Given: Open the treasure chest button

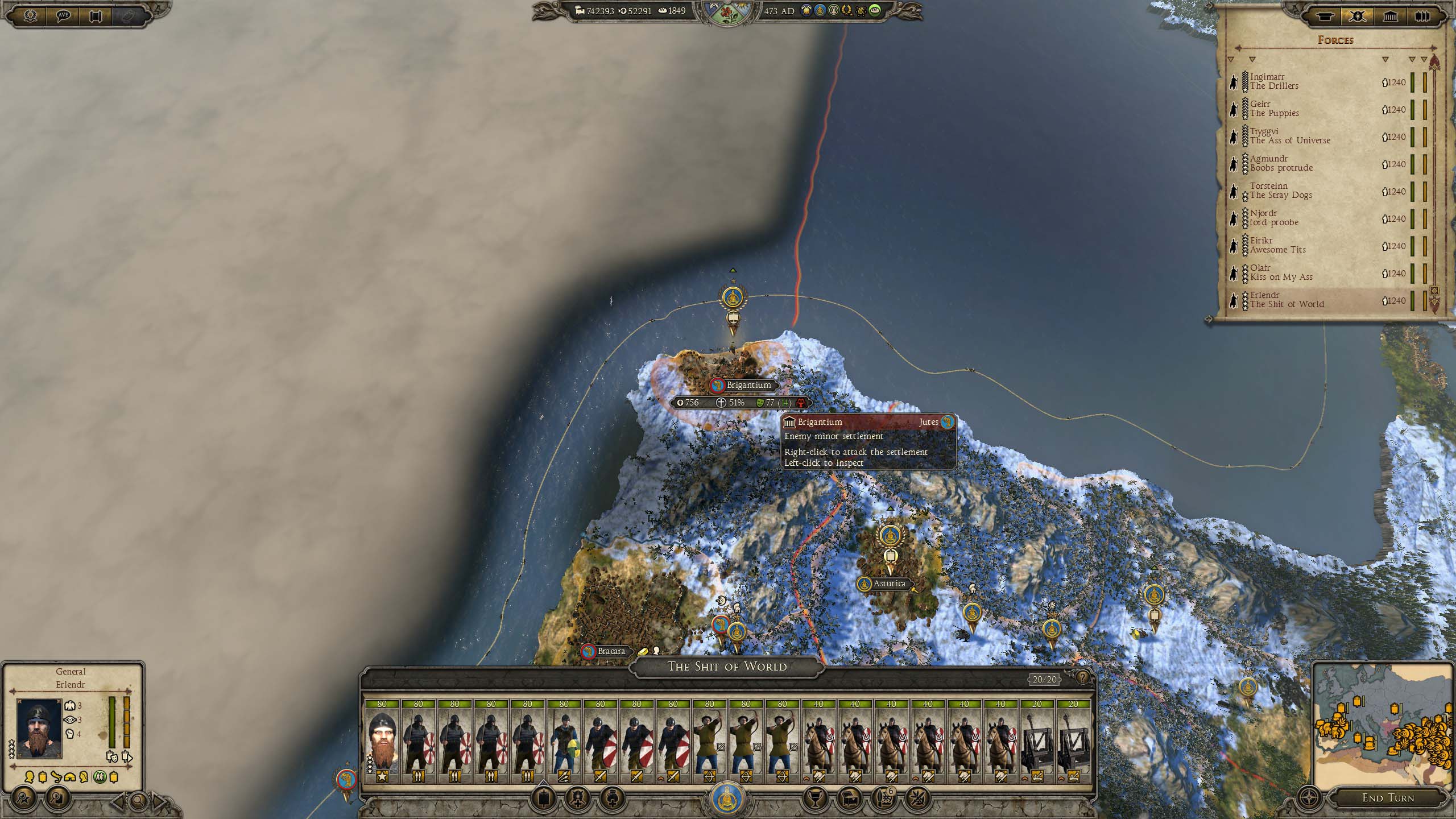Looking at the screenshot, I should [x=849, y=799].
